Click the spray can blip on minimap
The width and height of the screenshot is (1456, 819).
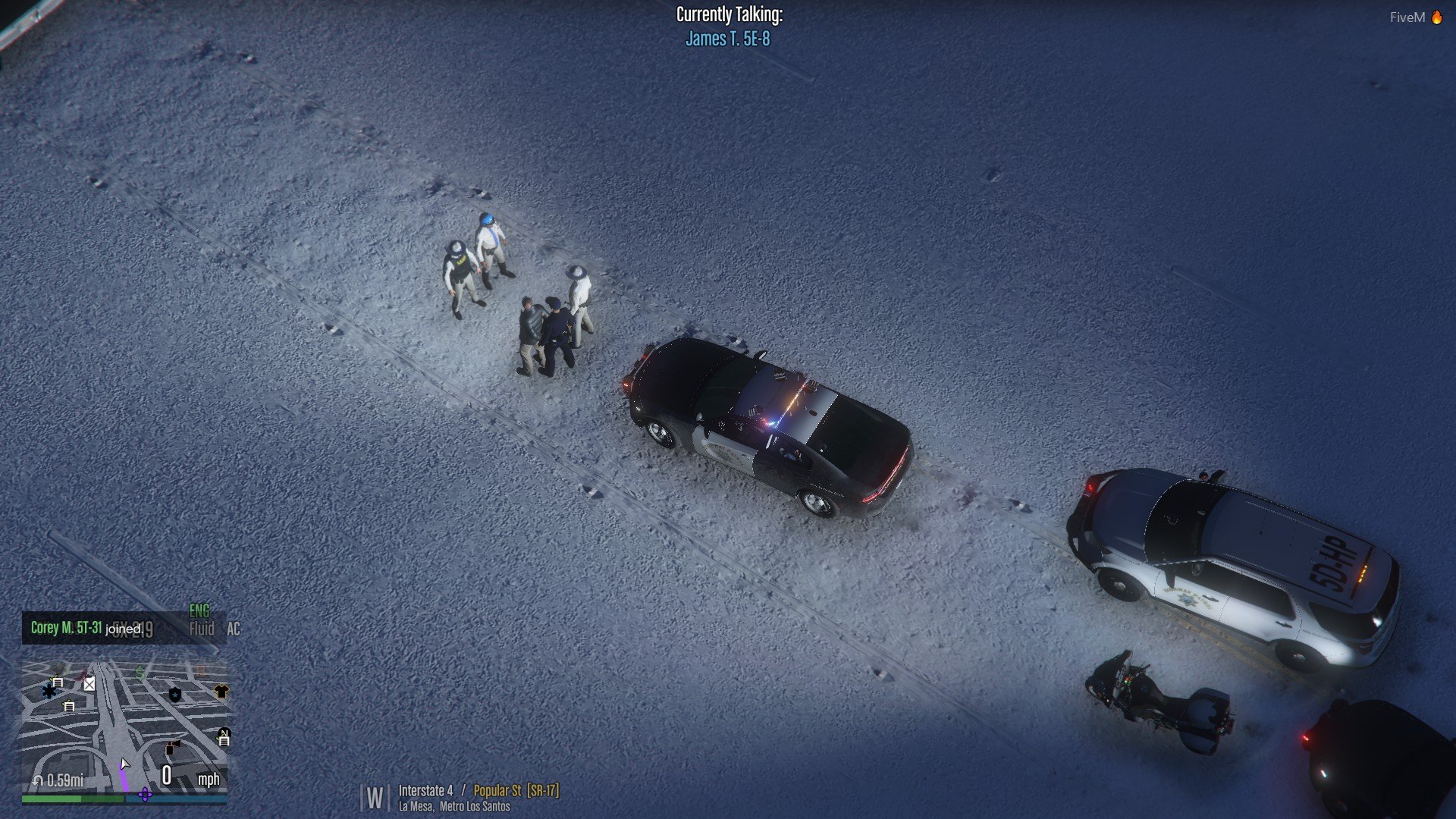click(173, 748)
